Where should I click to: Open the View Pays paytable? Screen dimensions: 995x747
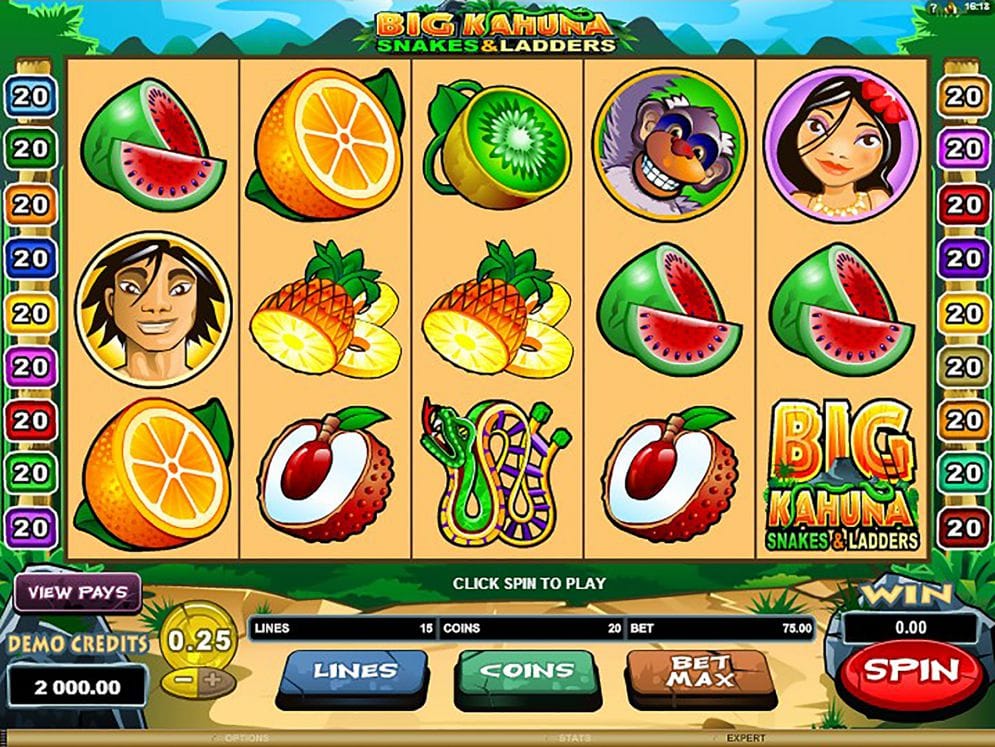77,592
